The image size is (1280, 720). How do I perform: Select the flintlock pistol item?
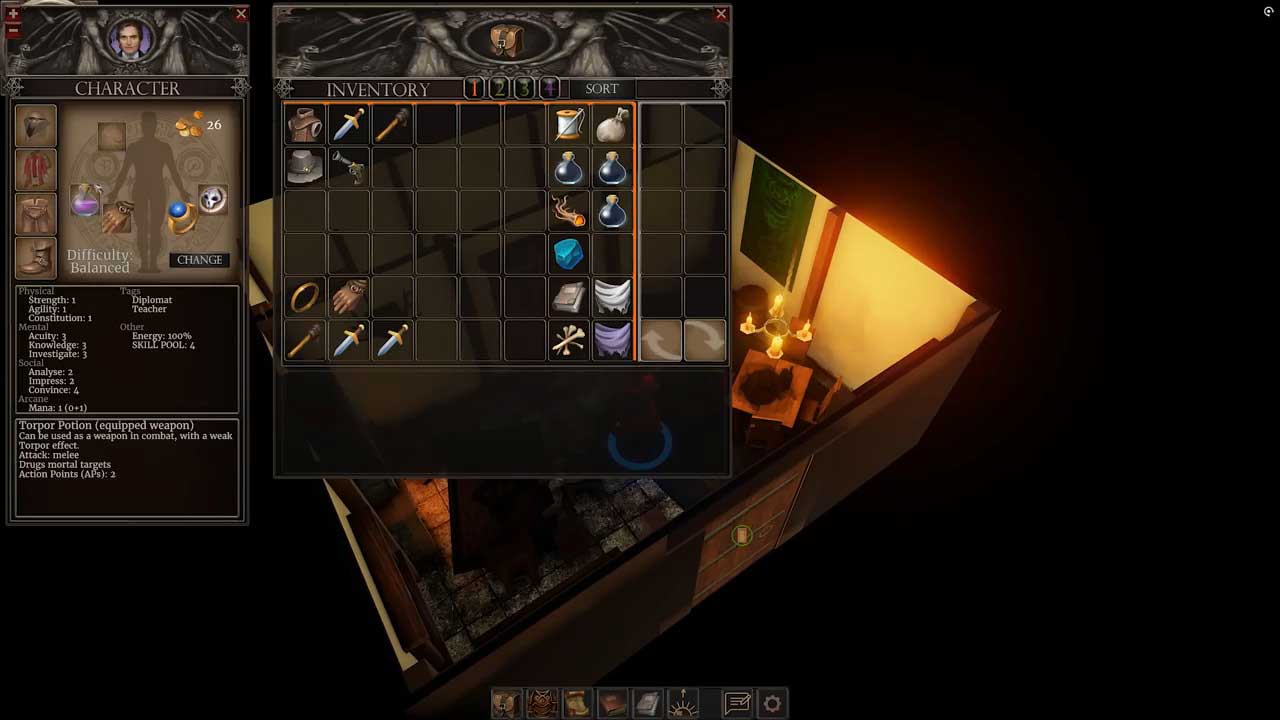pyautogui.click(x=349, y=168)
